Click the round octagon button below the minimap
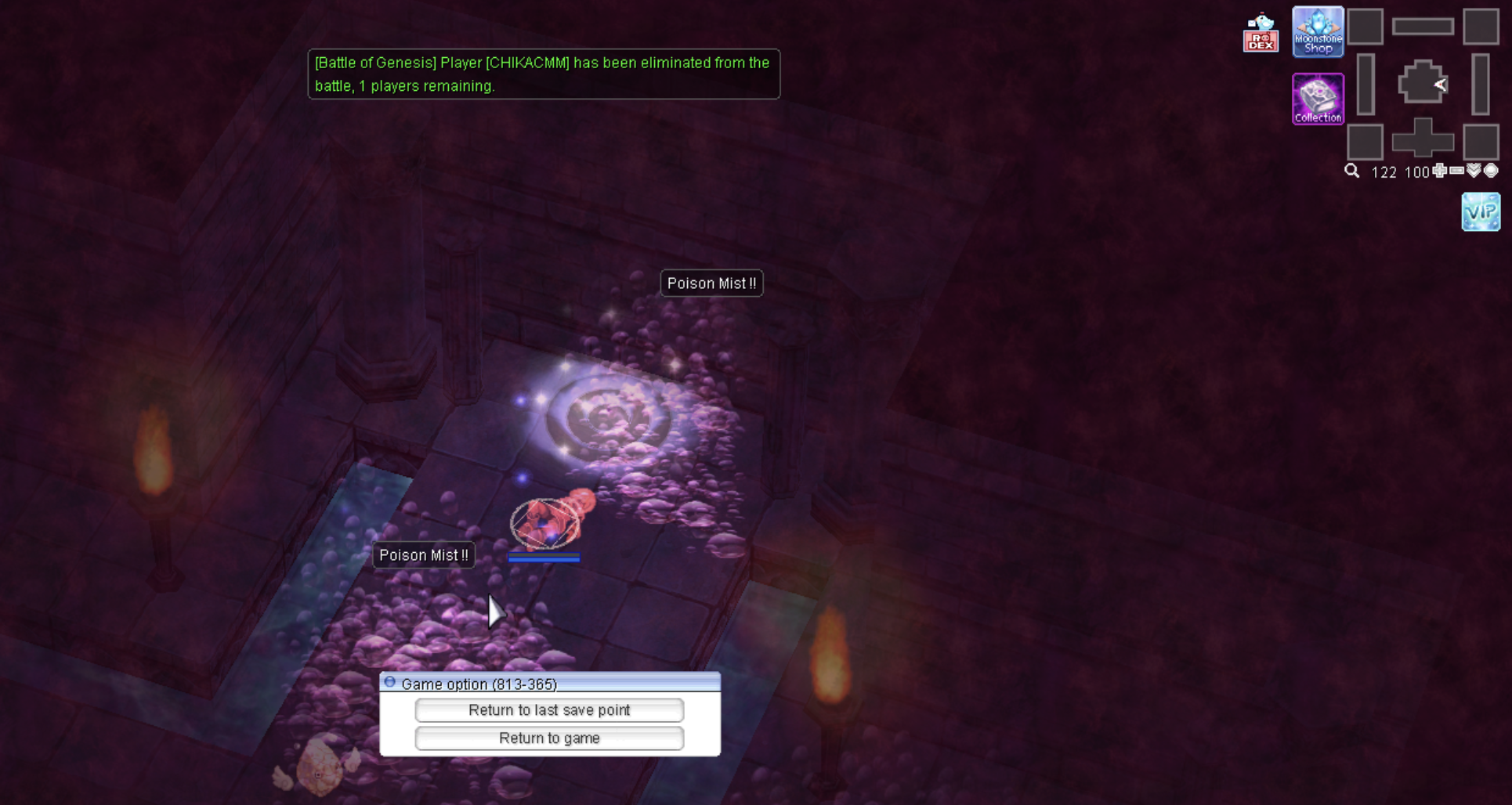Image resolution: width=1512 pixels, height=805 pixels. tap(1492, 171)
